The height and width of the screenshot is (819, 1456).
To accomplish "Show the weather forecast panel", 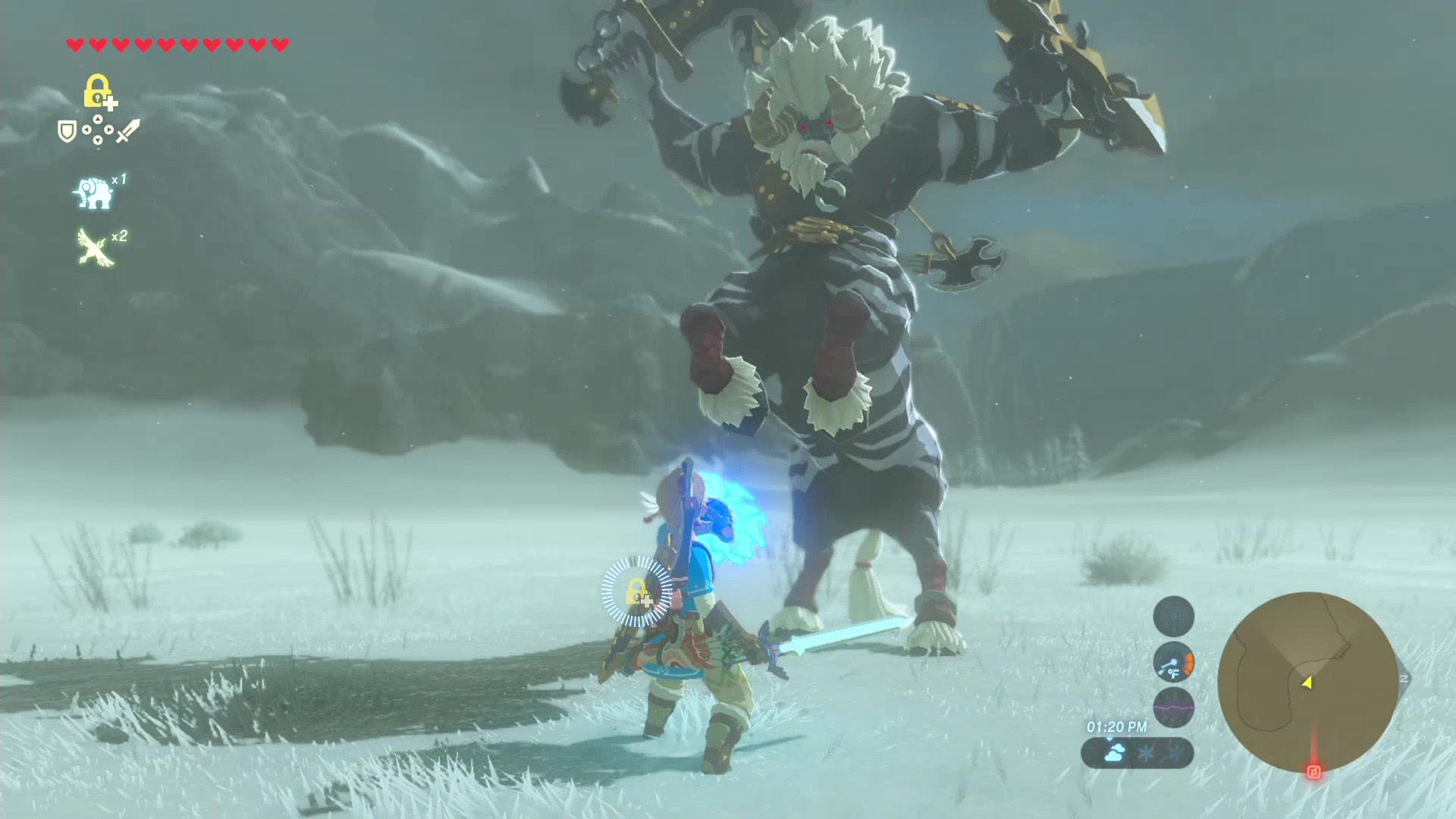I will click(1137, 753).
